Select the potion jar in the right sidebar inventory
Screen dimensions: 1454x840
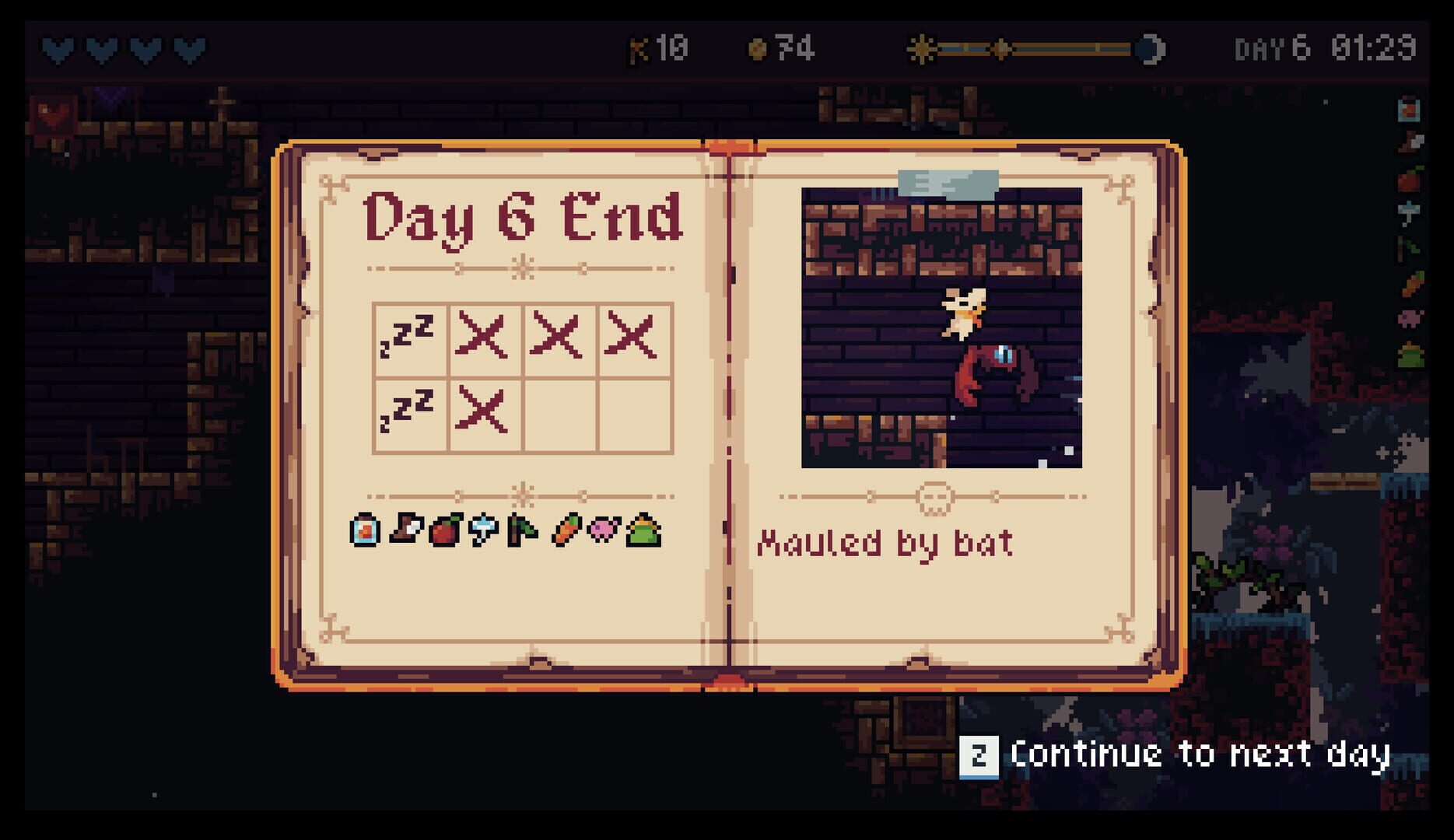pos(1407,110)
